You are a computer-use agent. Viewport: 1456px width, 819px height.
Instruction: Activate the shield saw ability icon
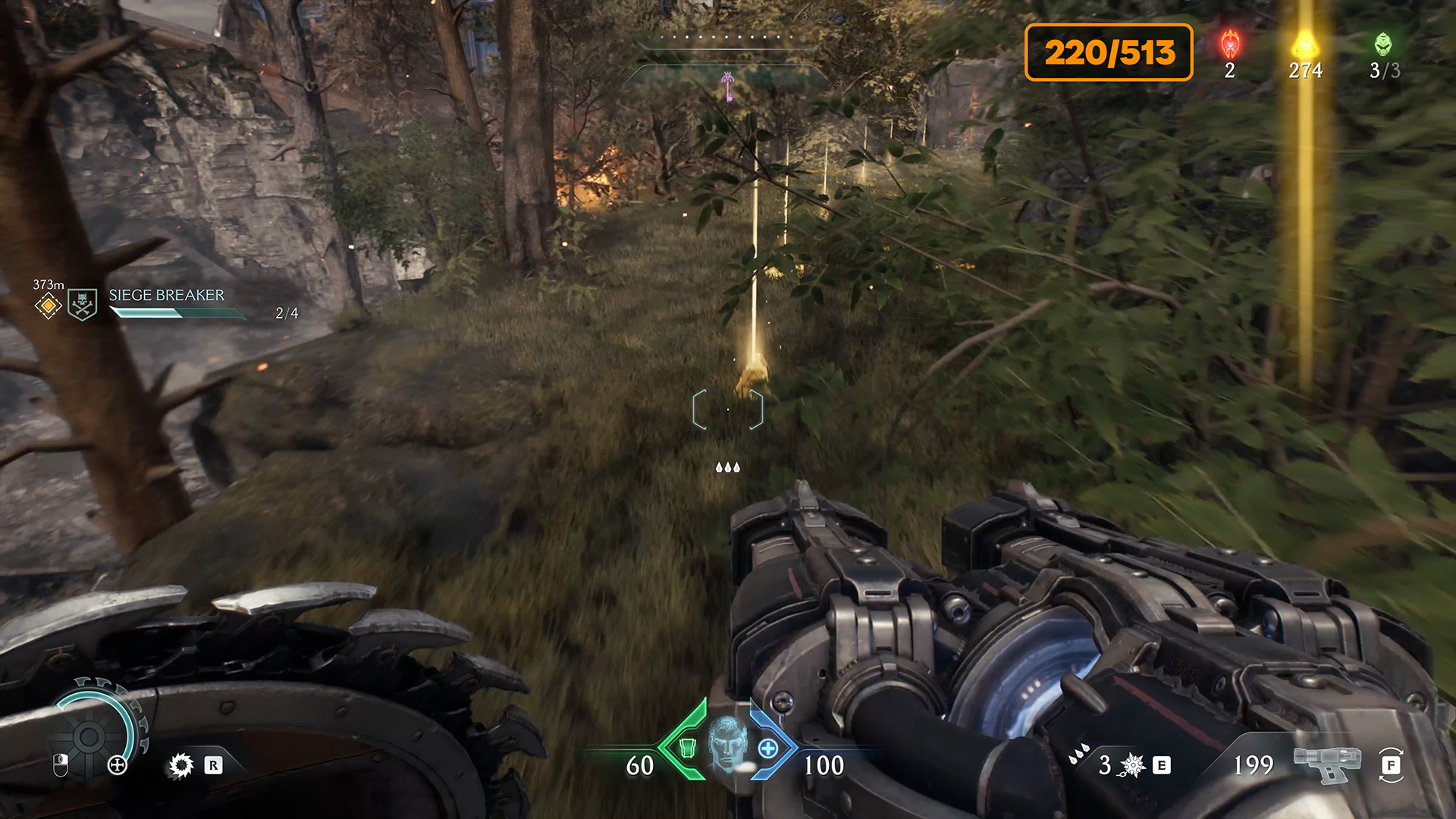tap(89, 736)
